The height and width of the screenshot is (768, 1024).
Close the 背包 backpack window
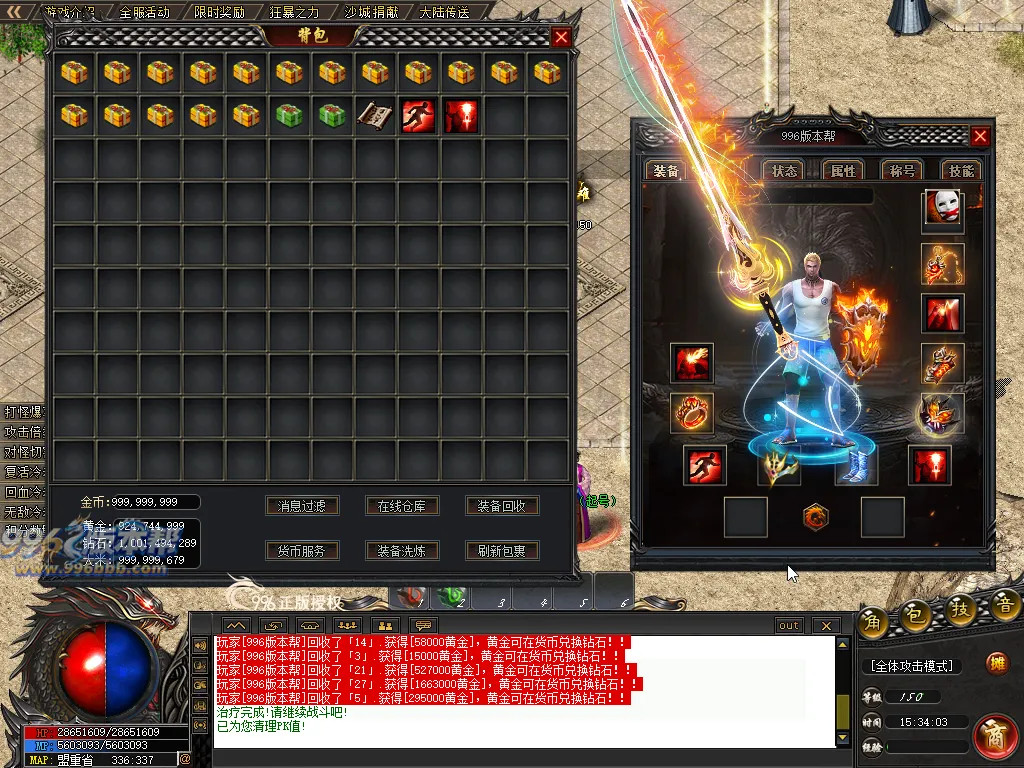point(561,38)
